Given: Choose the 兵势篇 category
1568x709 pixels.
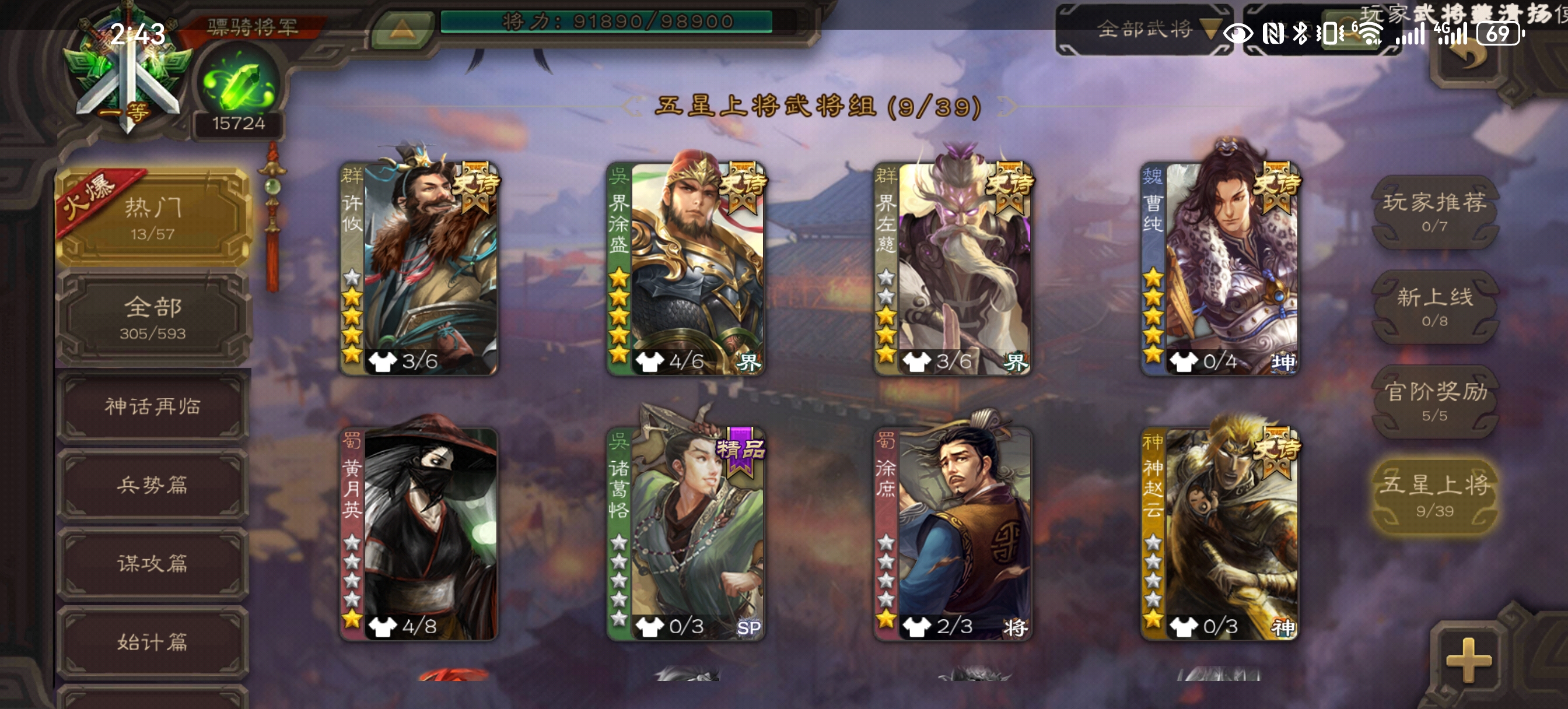Looking at the screenshot, I should [152, 485].
